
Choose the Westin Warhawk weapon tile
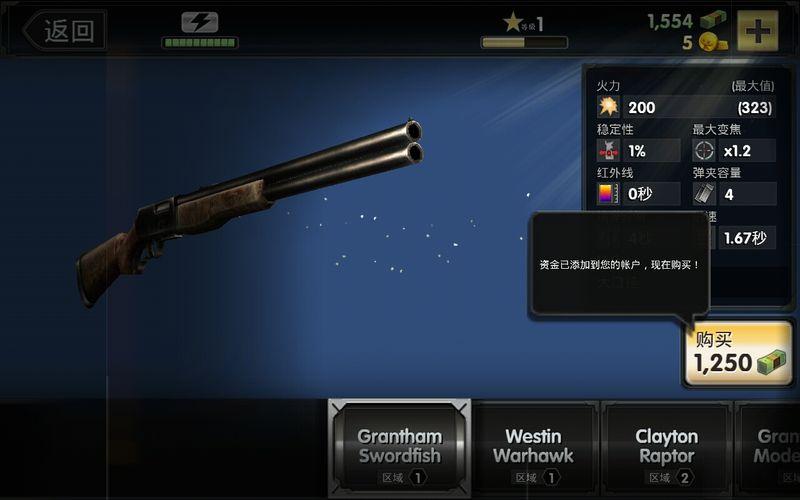[x=533, y=448]
